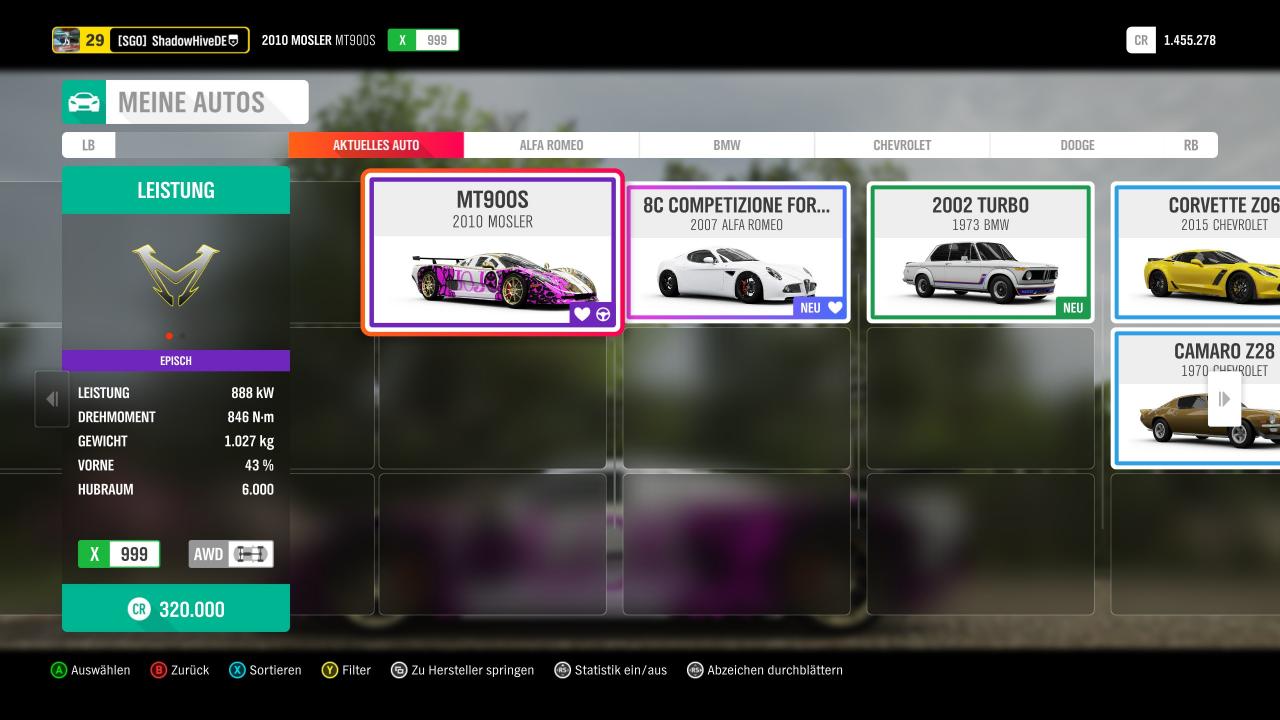Click the right arrow over the car grid
Image resolution: width=1280 pixels, height=720 pixels.
[x=1224, y=399]
